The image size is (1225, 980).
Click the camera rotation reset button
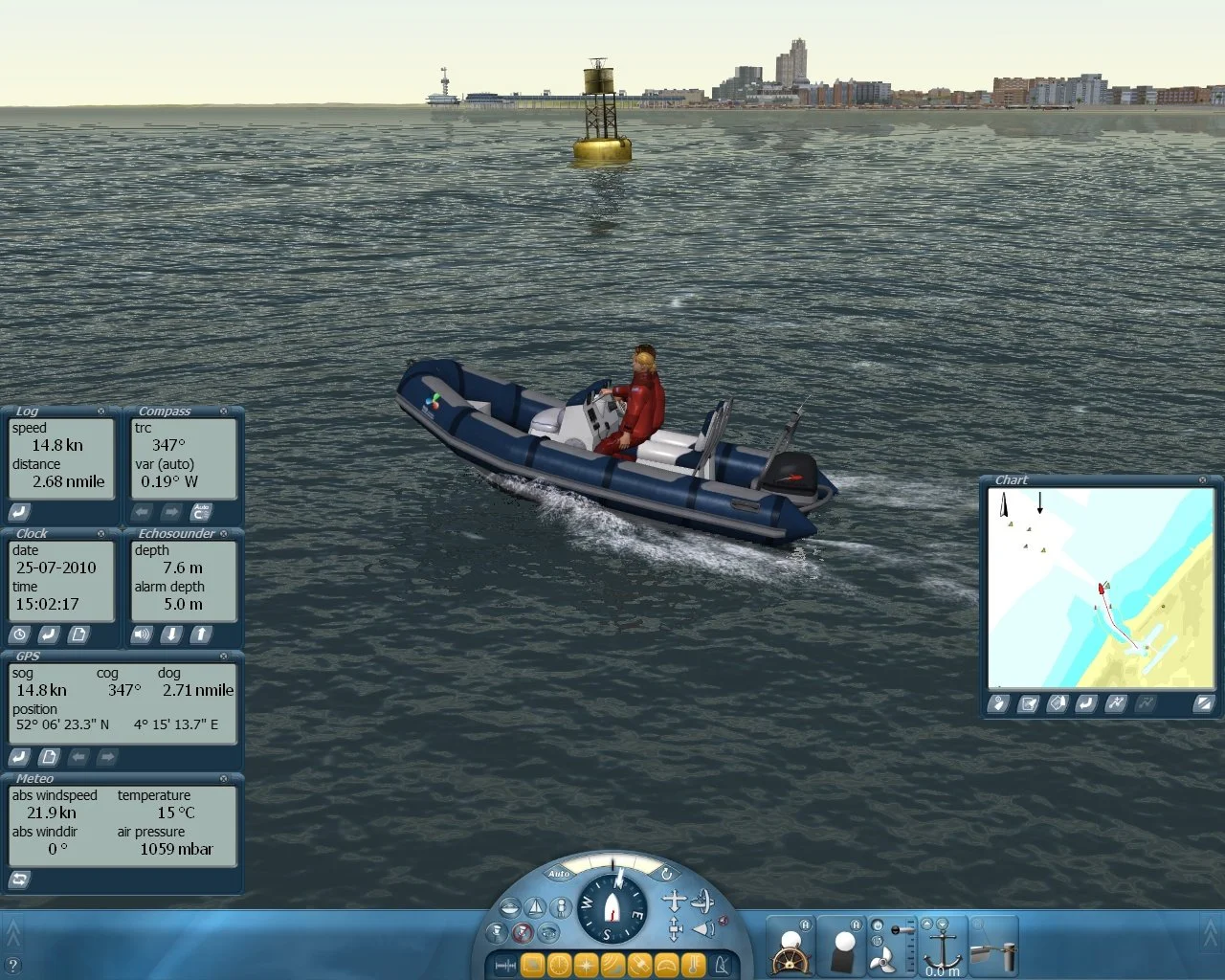tap(667, 875)
